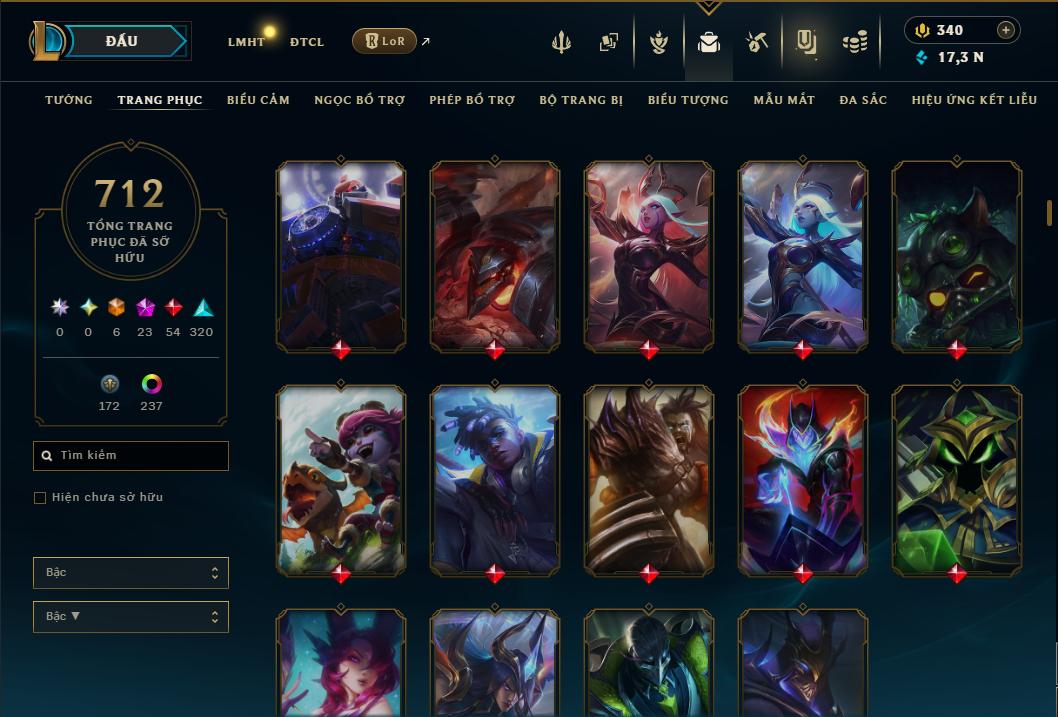Toggle the Hiện chưa sở hữu checkbox
The width and height of the screenshot is (1058, 717).
[40, 498]
